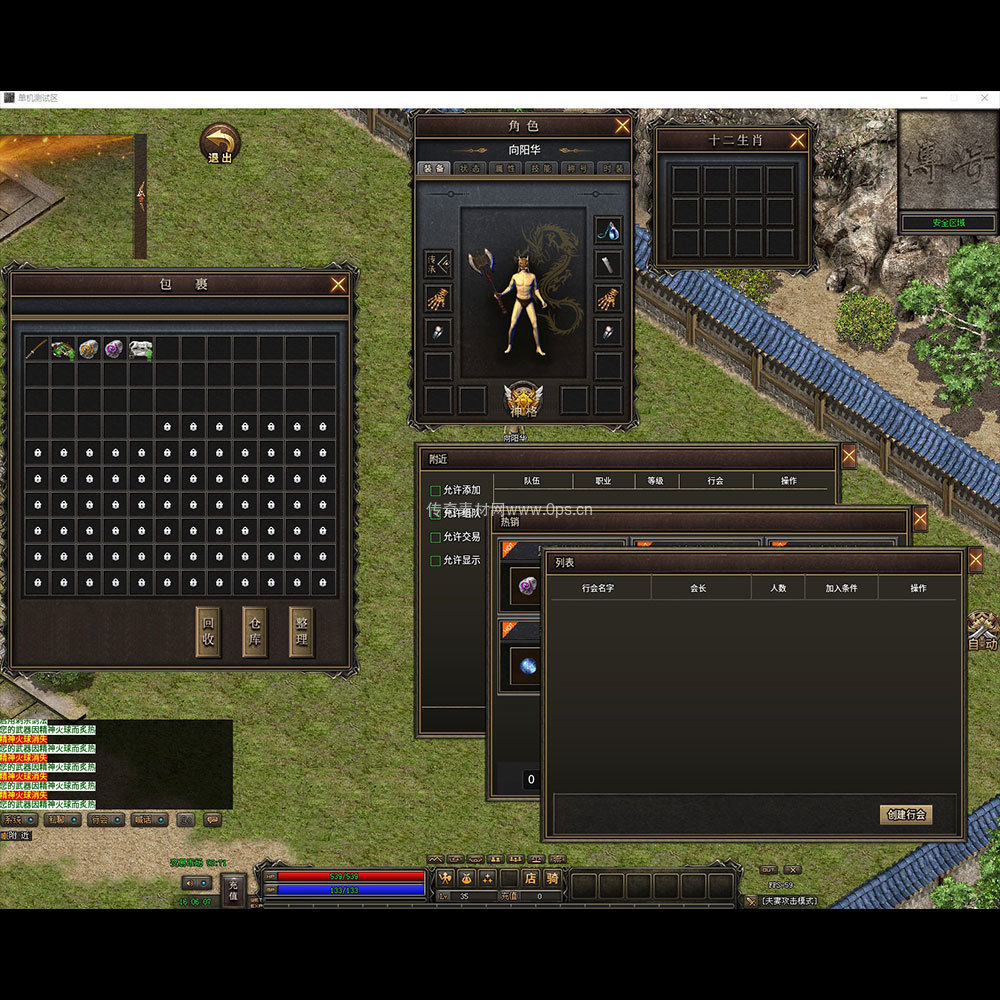The width and height of the screenshot is (1000, 1000).
Task: Close the 角色 character window
Action: (622, 126)
